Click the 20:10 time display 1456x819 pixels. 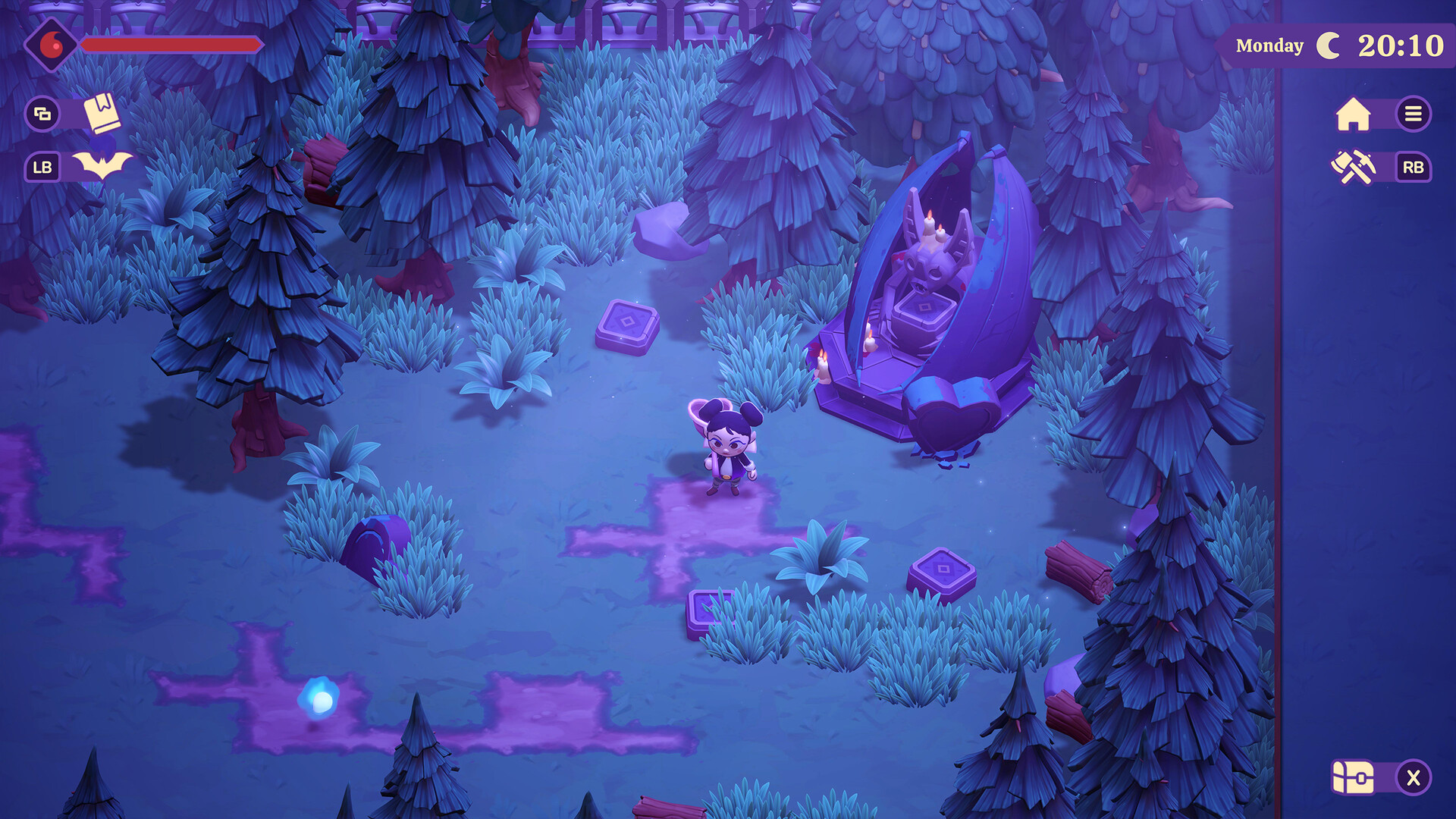(1404, 45)
